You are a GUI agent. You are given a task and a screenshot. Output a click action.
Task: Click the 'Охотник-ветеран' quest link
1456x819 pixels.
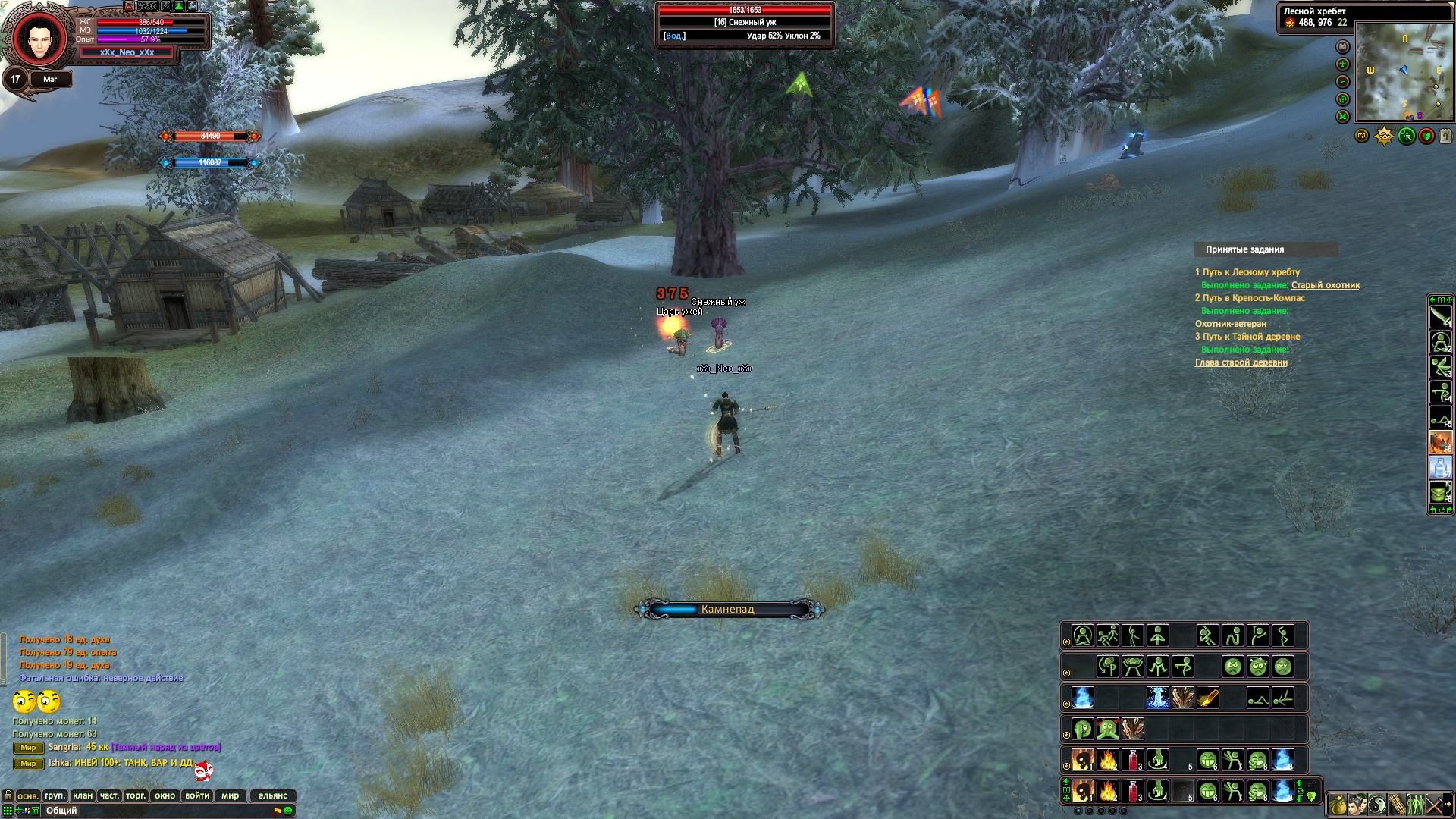(1230, 324)
